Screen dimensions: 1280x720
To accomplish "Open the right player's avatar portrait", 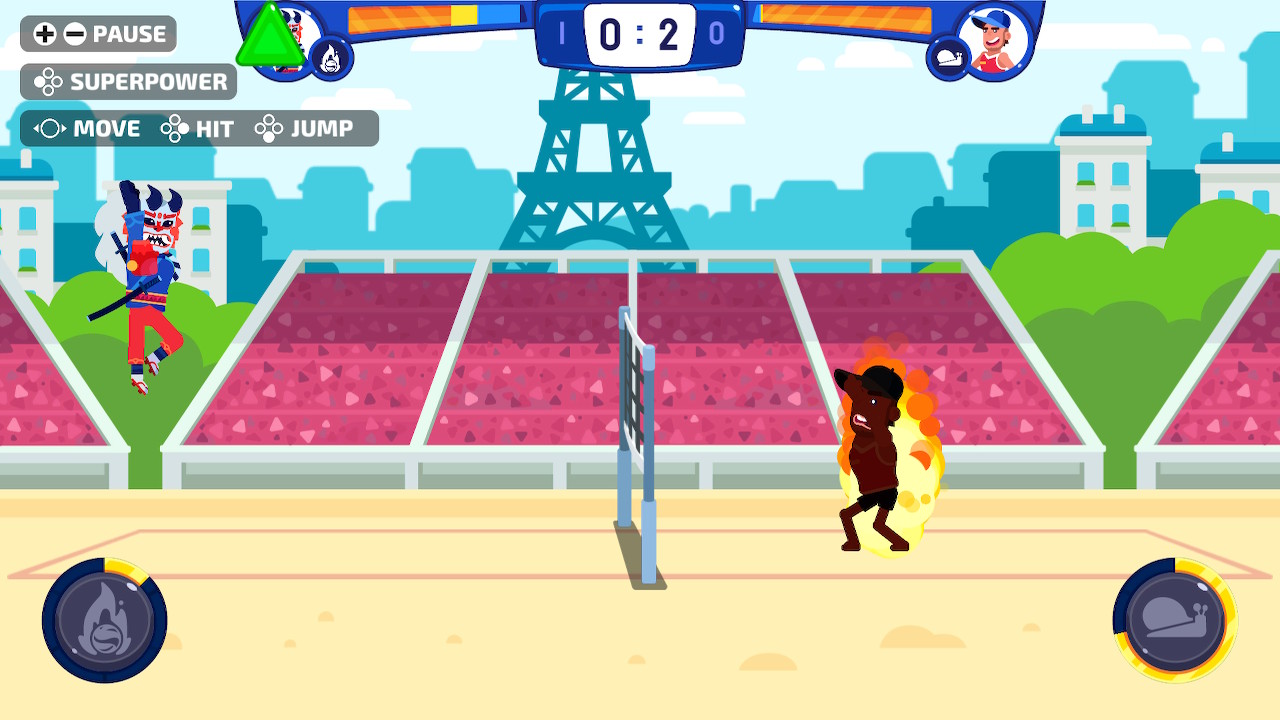I will [x=996, y=40].
